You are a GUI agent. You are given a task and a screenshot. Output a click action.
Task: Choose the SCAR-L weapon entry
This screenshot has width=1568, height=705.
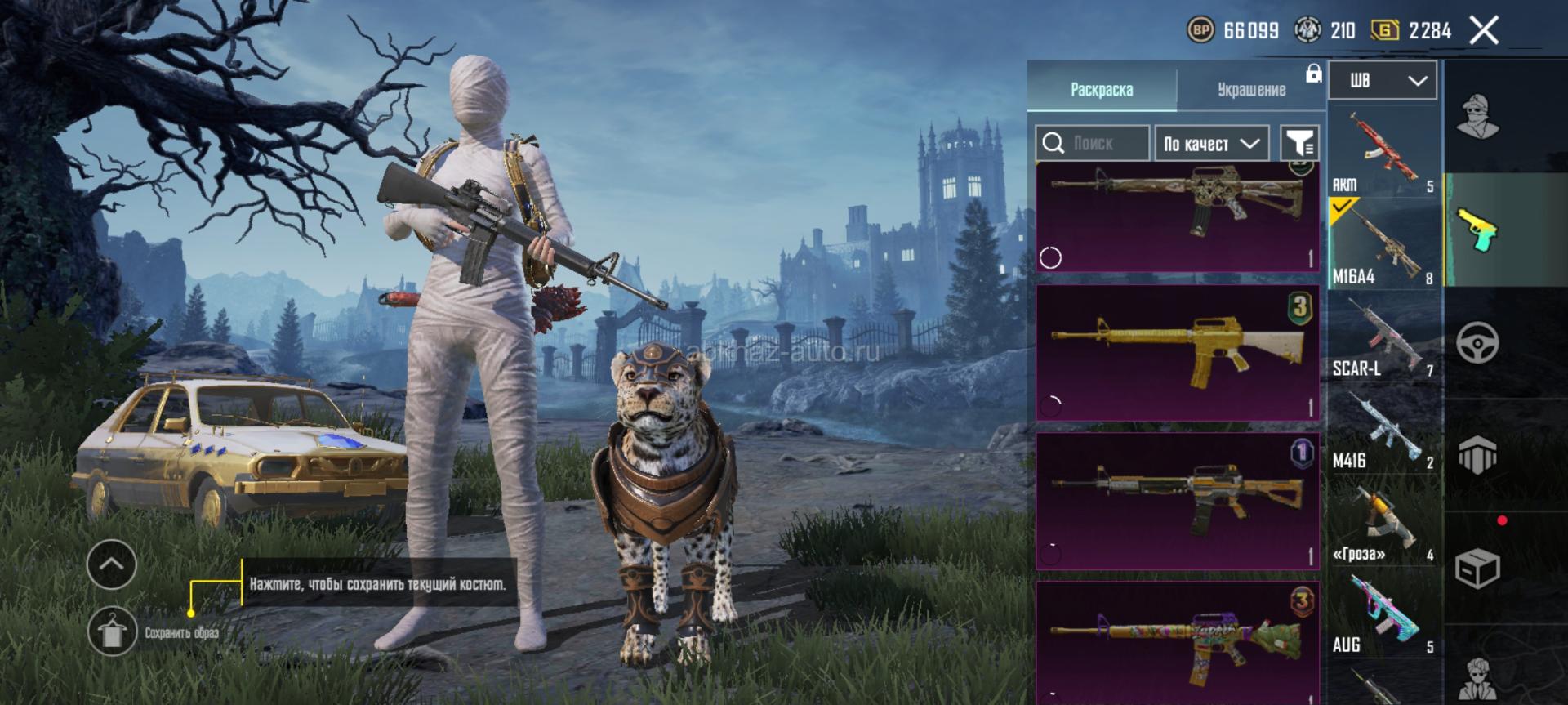[1383, 337]
